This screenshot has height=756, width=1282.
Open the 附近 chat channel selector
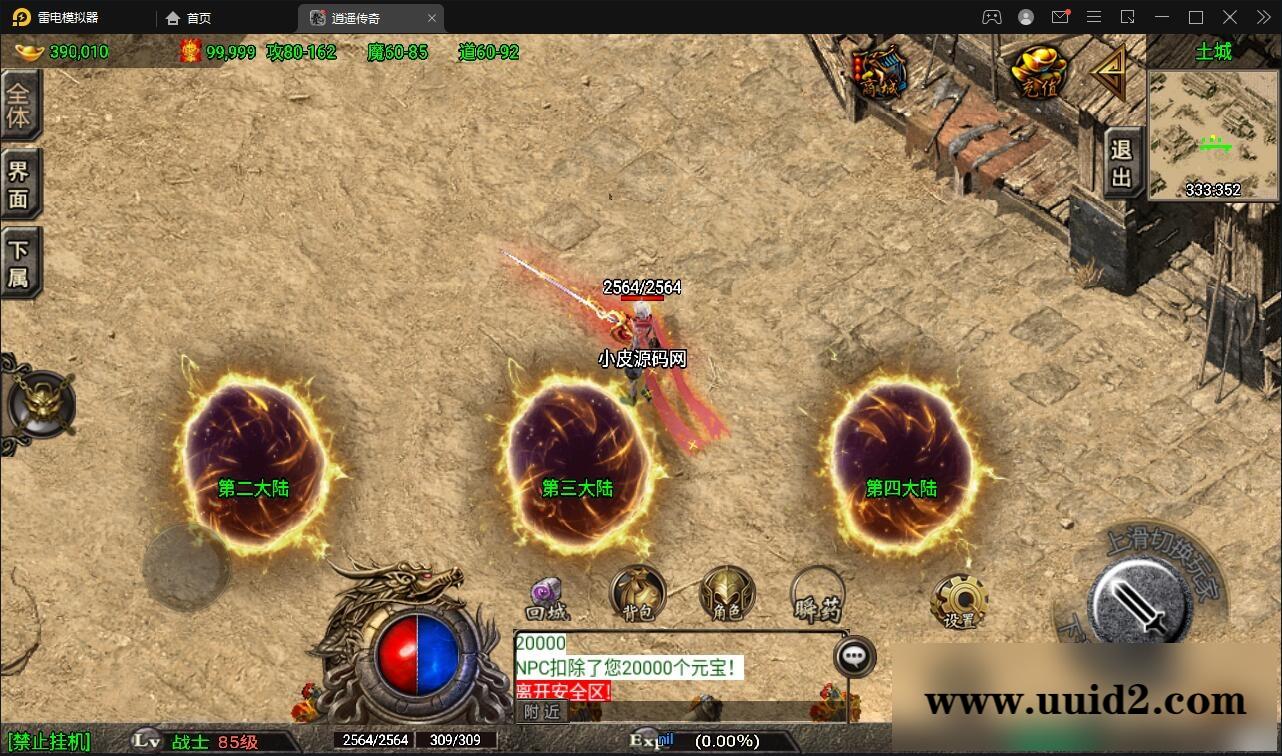click(x=543, y=712)
